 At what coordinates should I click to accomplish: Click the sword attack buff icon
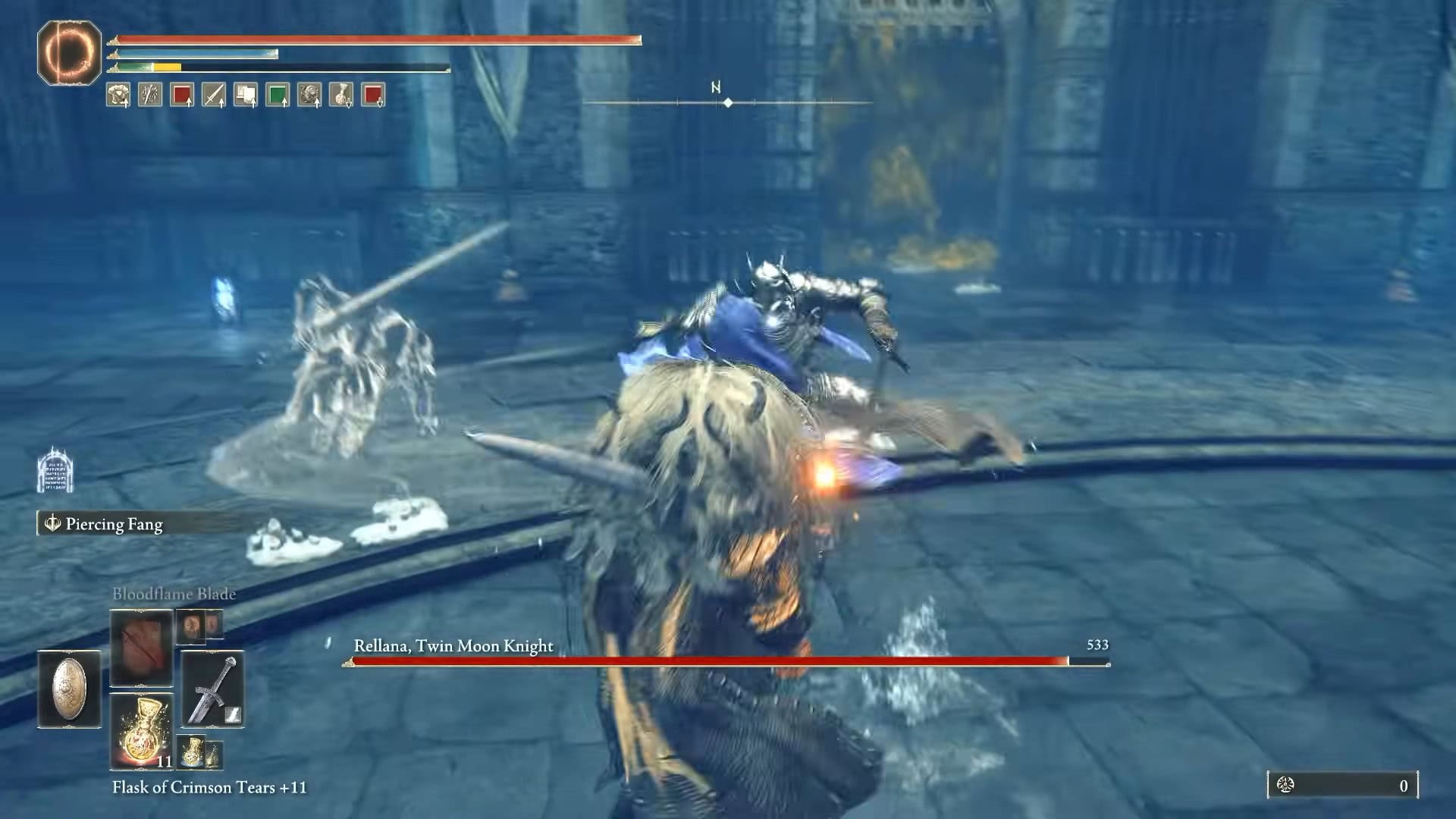click(213, 95)
